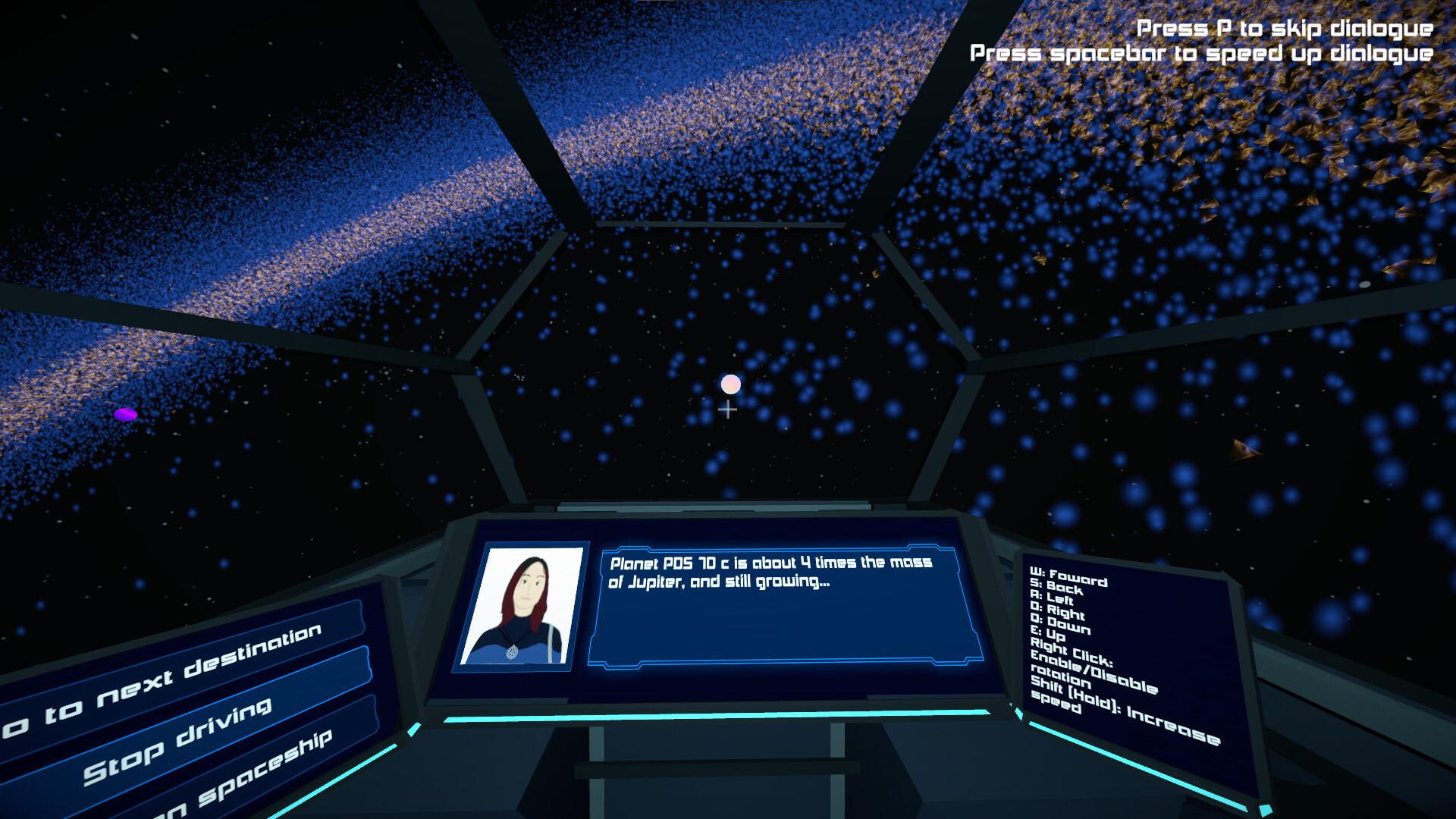This screenshot has width=1456, height=819.
Task: Select the crosshair targeting reticle
Action: (x=727, y=409)
